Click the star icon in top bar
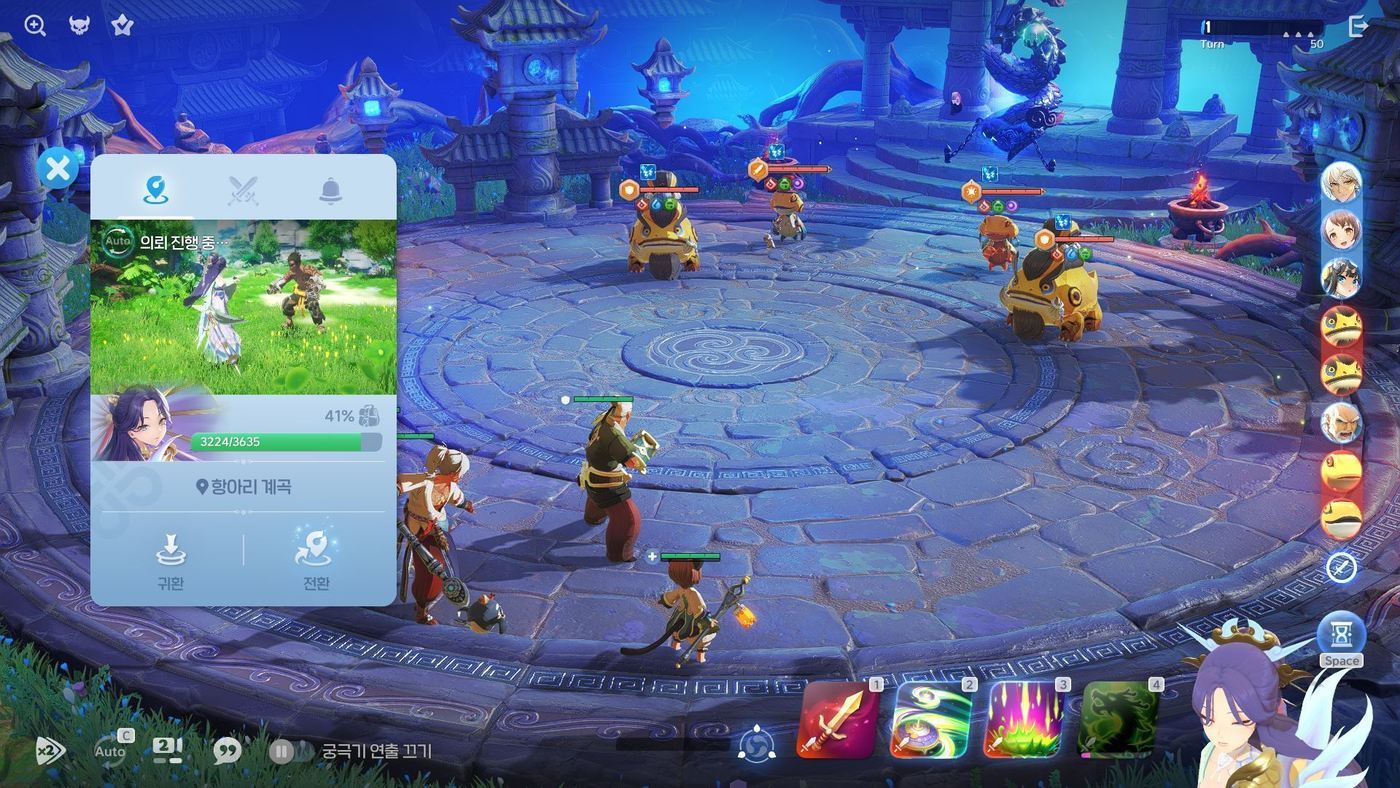1400x788 pixels. pos(122,26)
